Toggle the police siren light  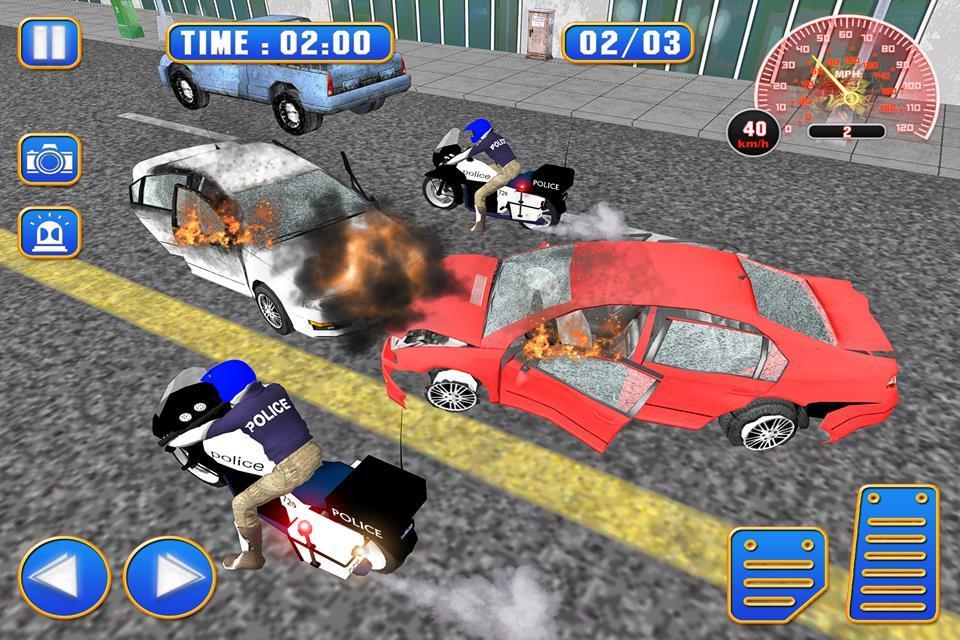[x=49, y=232]
